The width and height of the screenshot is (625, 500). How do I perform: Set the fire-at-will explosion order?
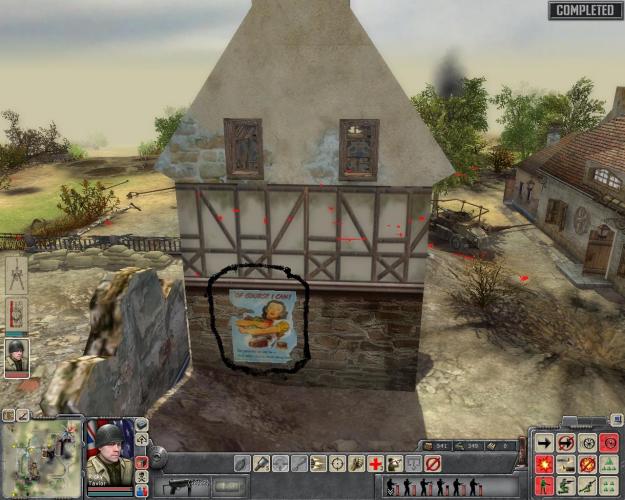point(545,464)
